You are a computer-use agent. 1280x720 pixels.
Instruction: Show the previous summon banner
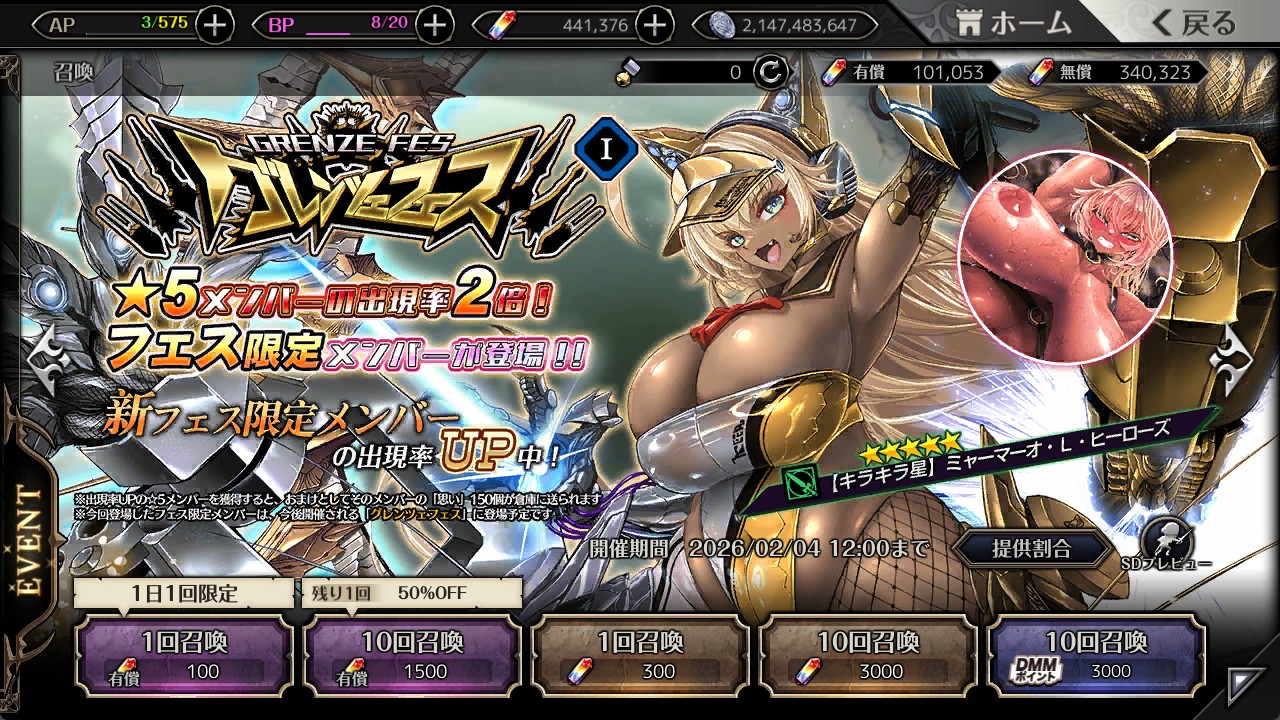pos(48,361)
